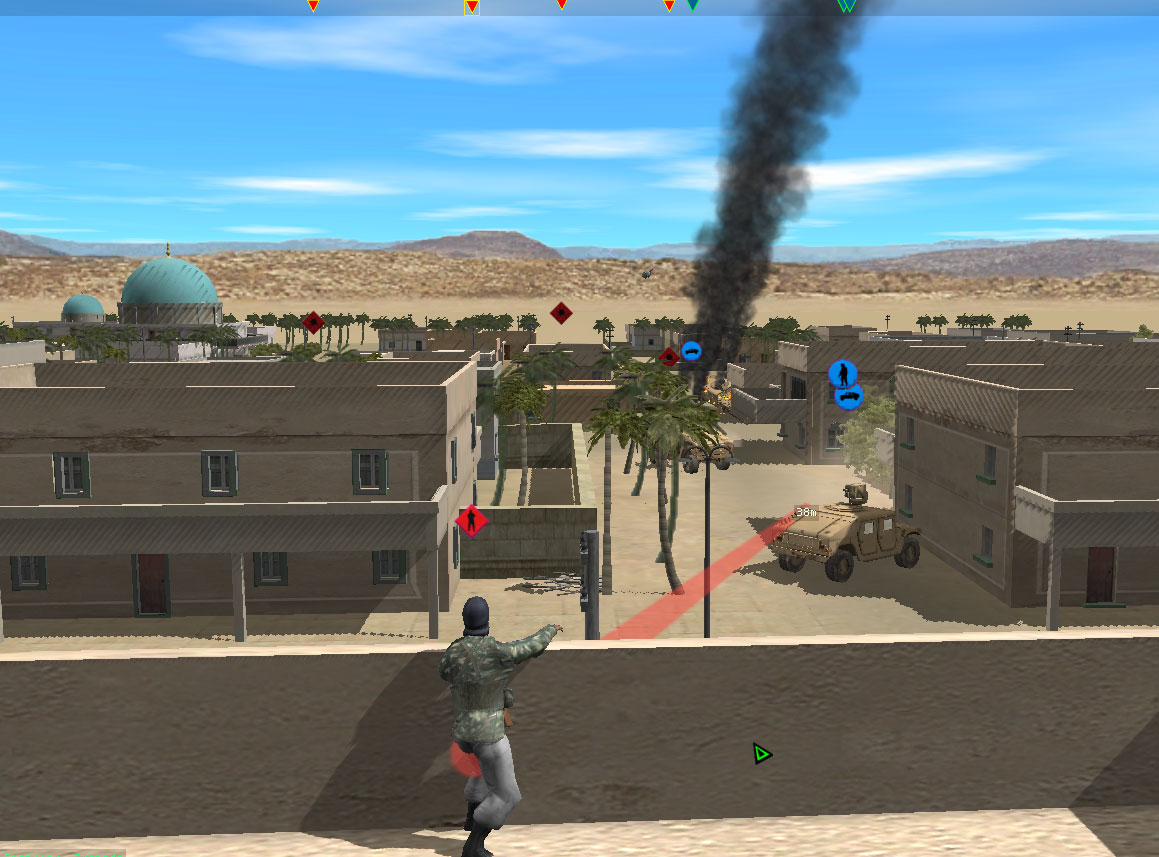1159x857 pixels.
Task: Select the green W marker on the compass bar
Action: (846, 6)
